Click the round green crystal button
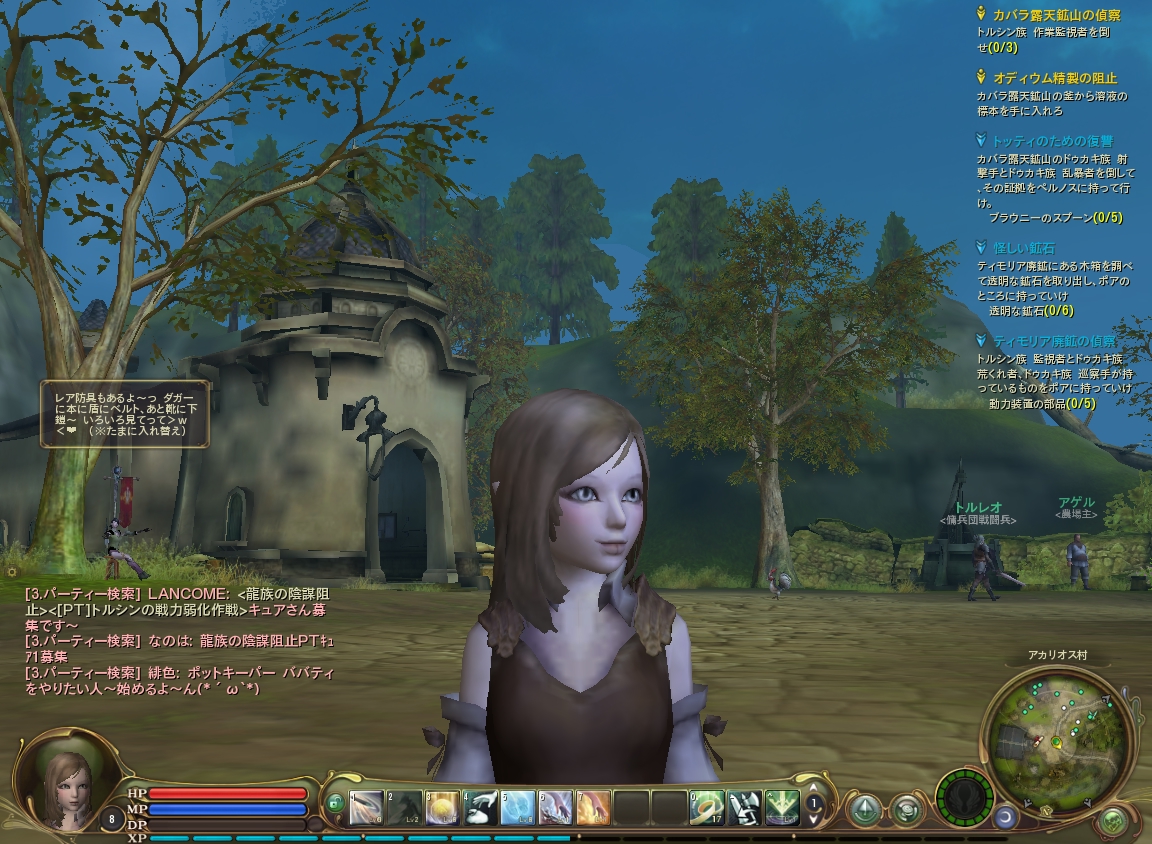The width and height of the screenshot is (1152, 844). point(864,808)
